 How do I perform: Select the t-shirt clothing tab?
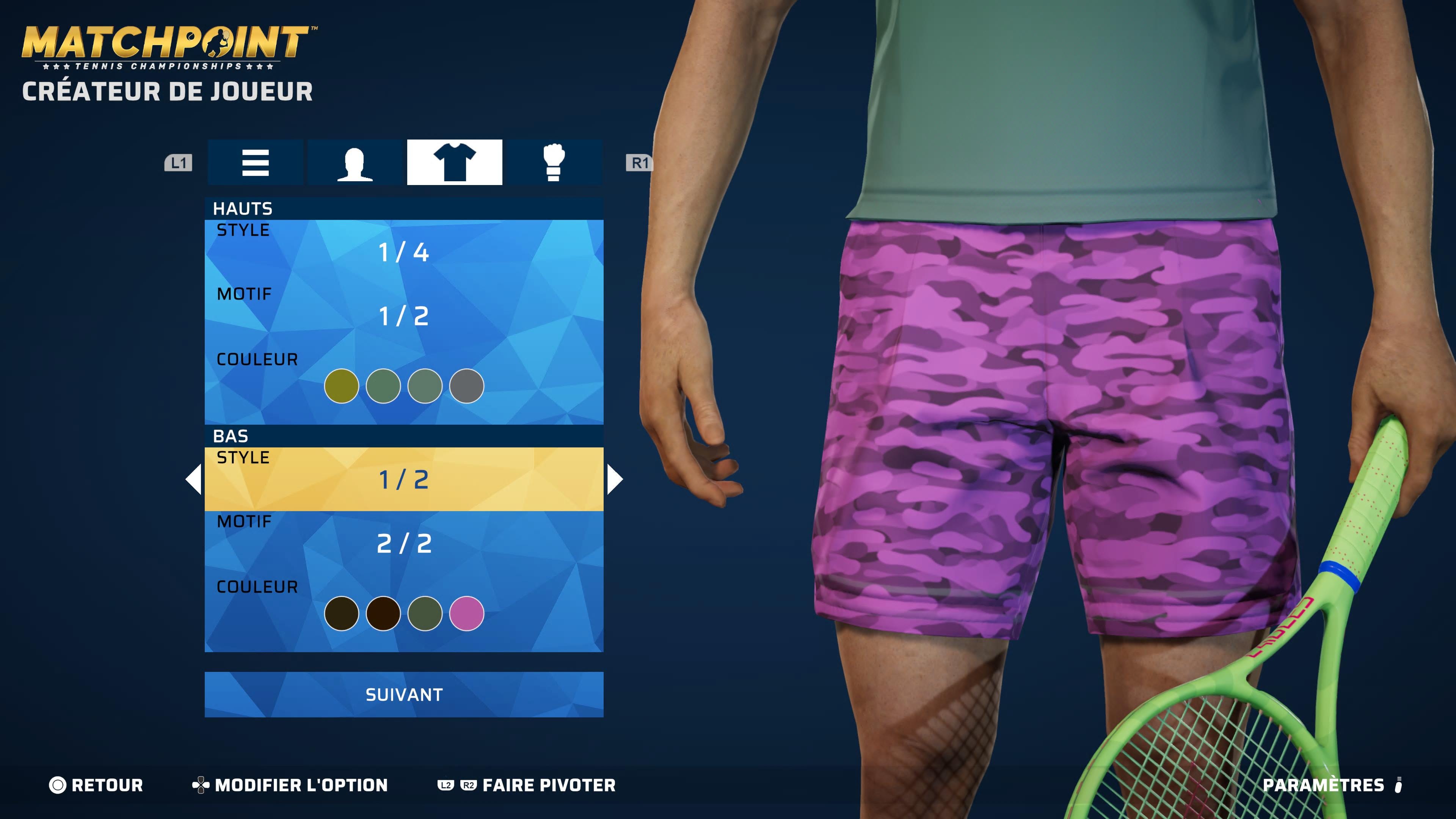(x=455, y=163)
